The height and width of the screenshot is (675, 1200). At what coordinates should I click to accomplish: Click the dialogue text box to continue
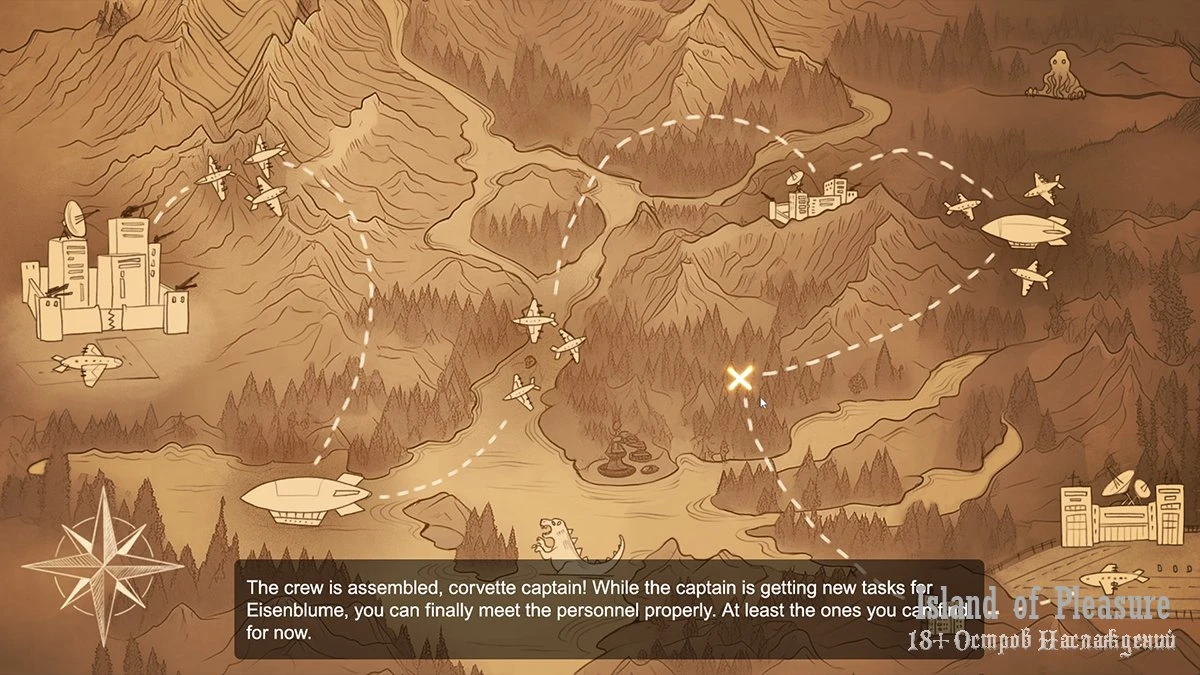pos(608,608)
